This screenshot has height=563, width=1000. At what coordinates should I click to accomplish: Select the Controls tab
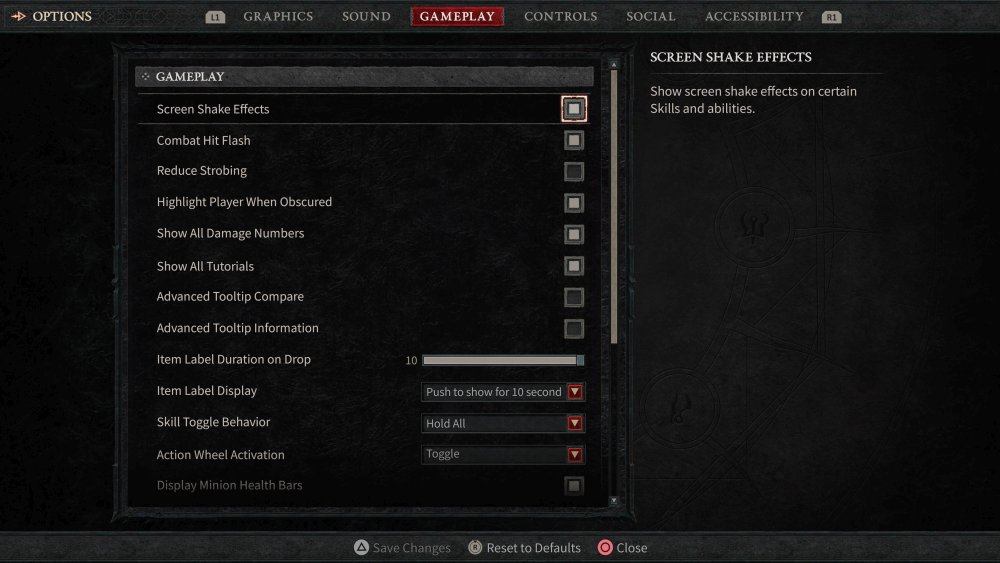pyautogui.click(x=560, y=16)
